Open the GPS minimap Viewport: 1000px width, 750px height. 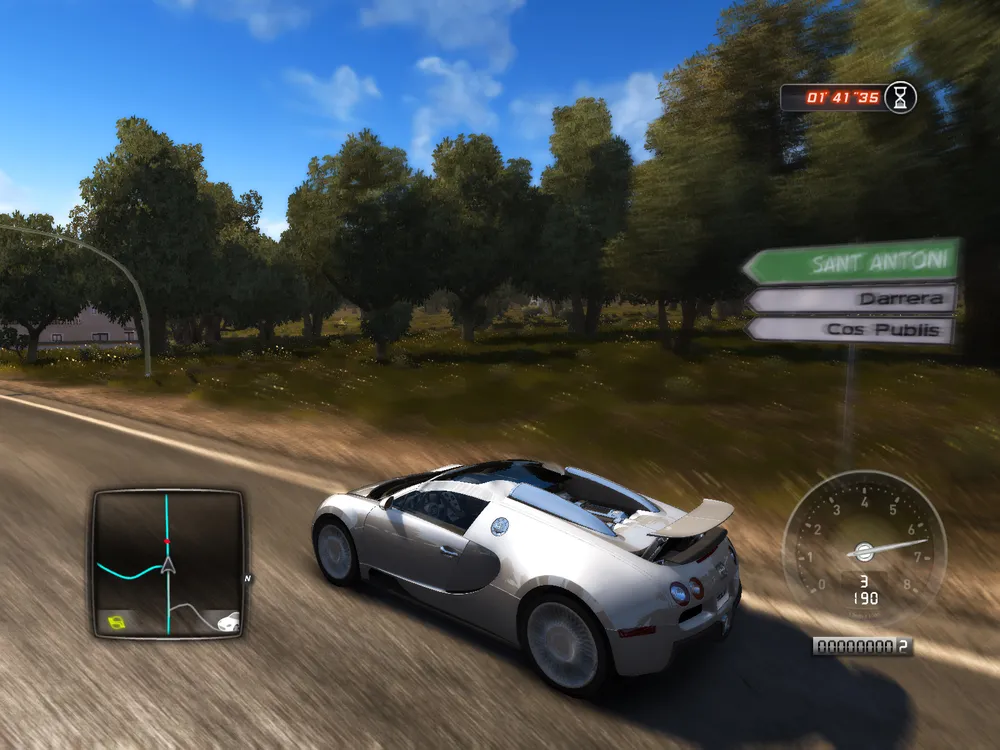(x=168, y=562)
